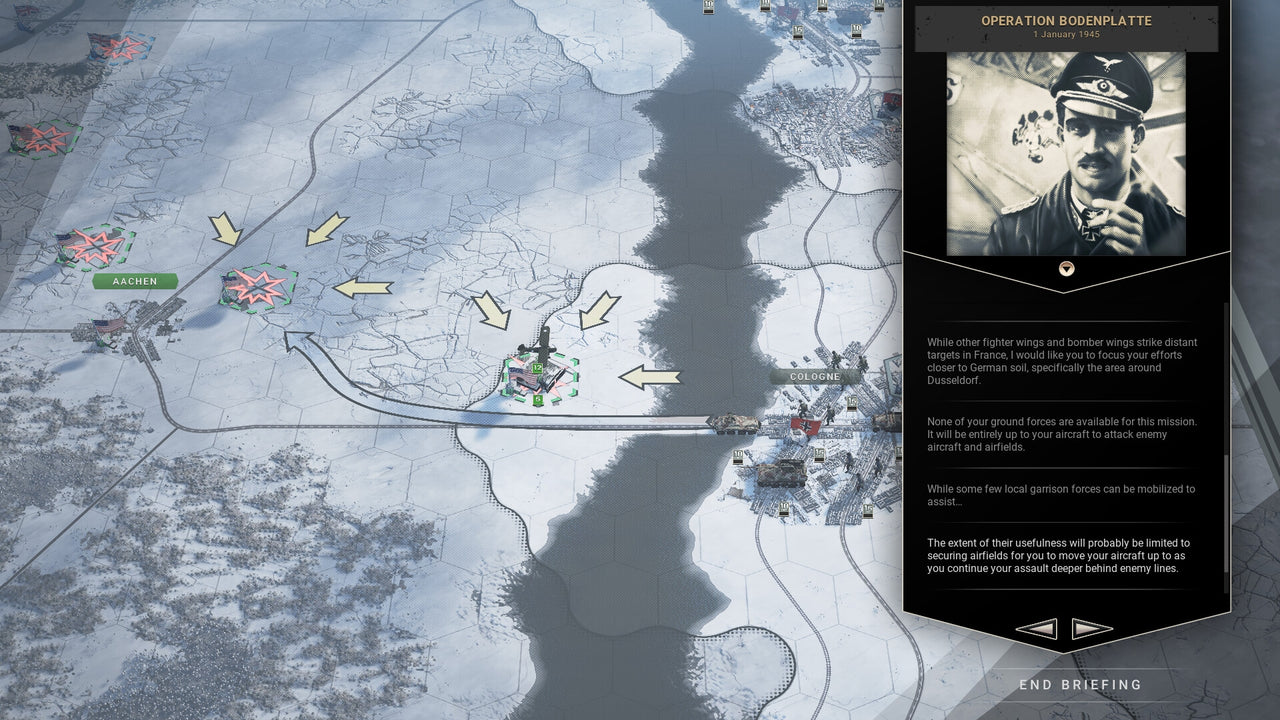The width and height of the screenshot is (1280, 720).
Task: Expand the briefing with the circular arrow below the portrait
Action: coord(1066,267)
